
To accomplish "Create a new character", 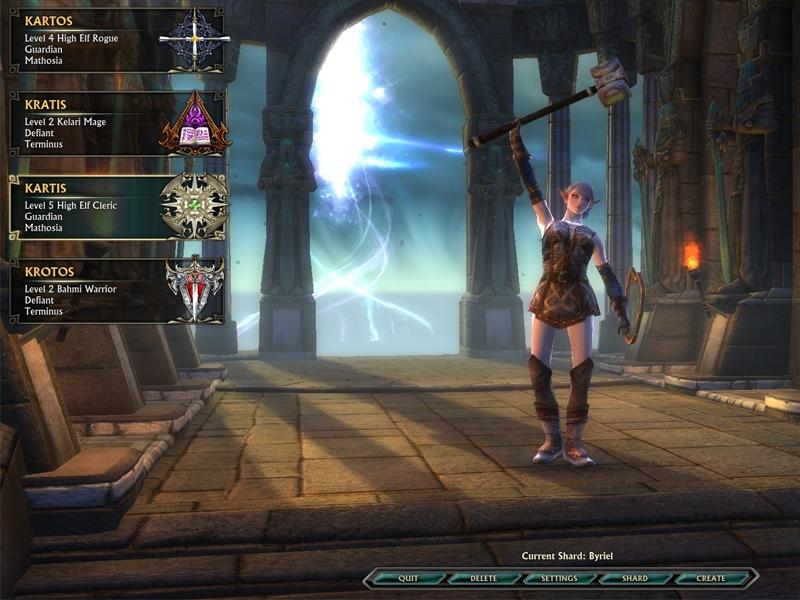I will pos(711,578).
